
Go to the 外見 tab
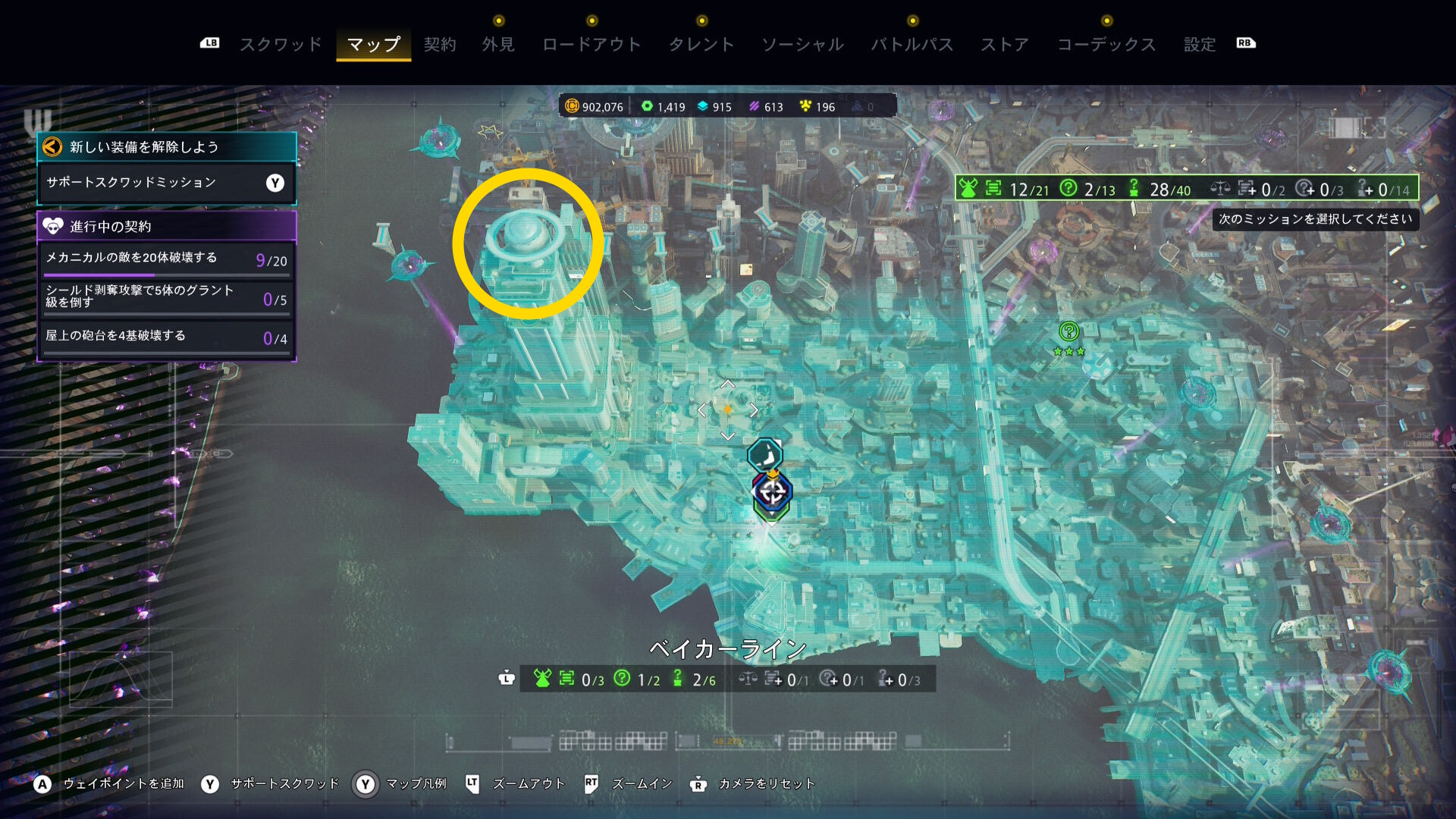[x=498, y=45]
